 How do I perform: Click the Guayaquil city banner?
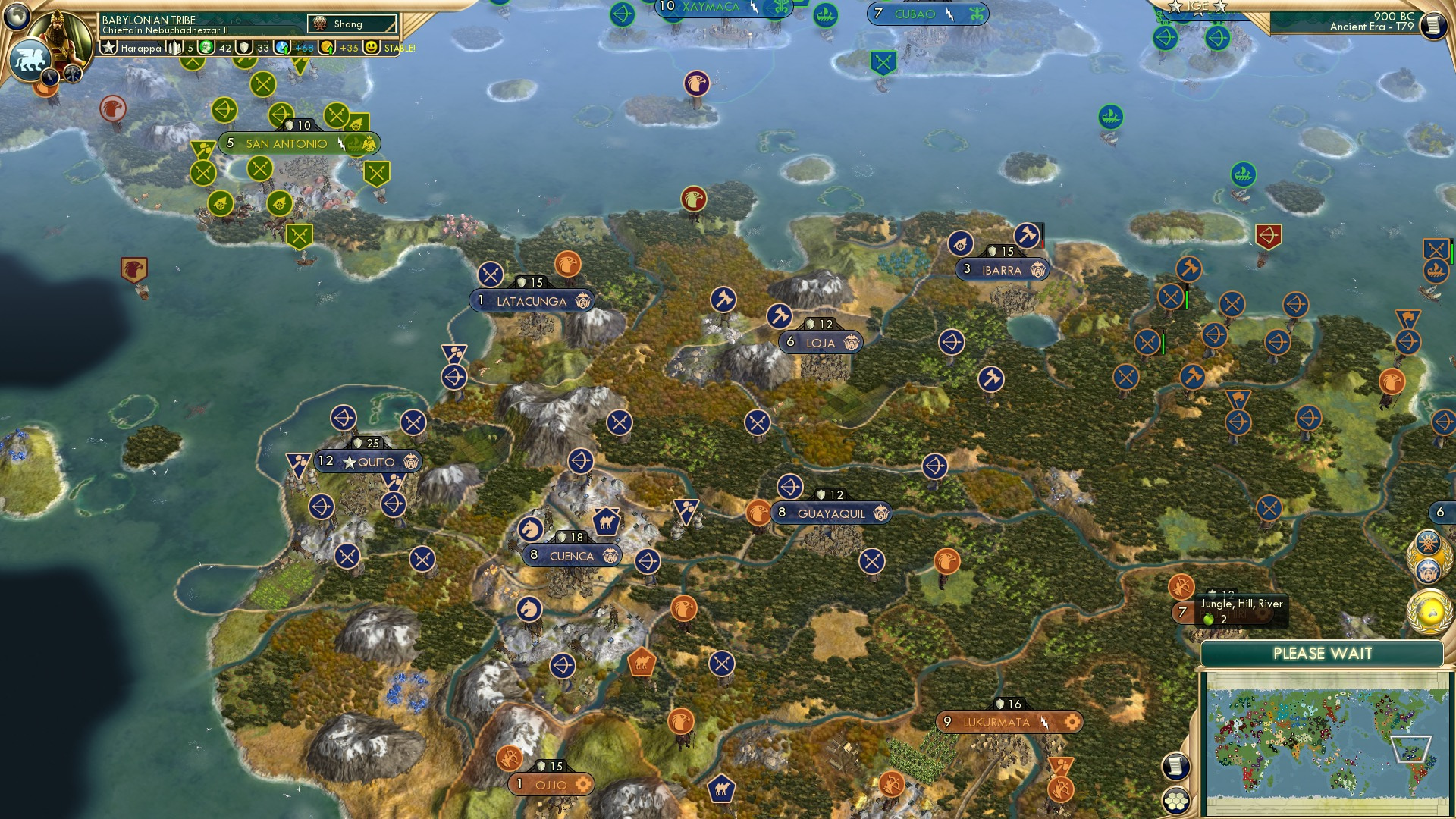click(832, 513)
